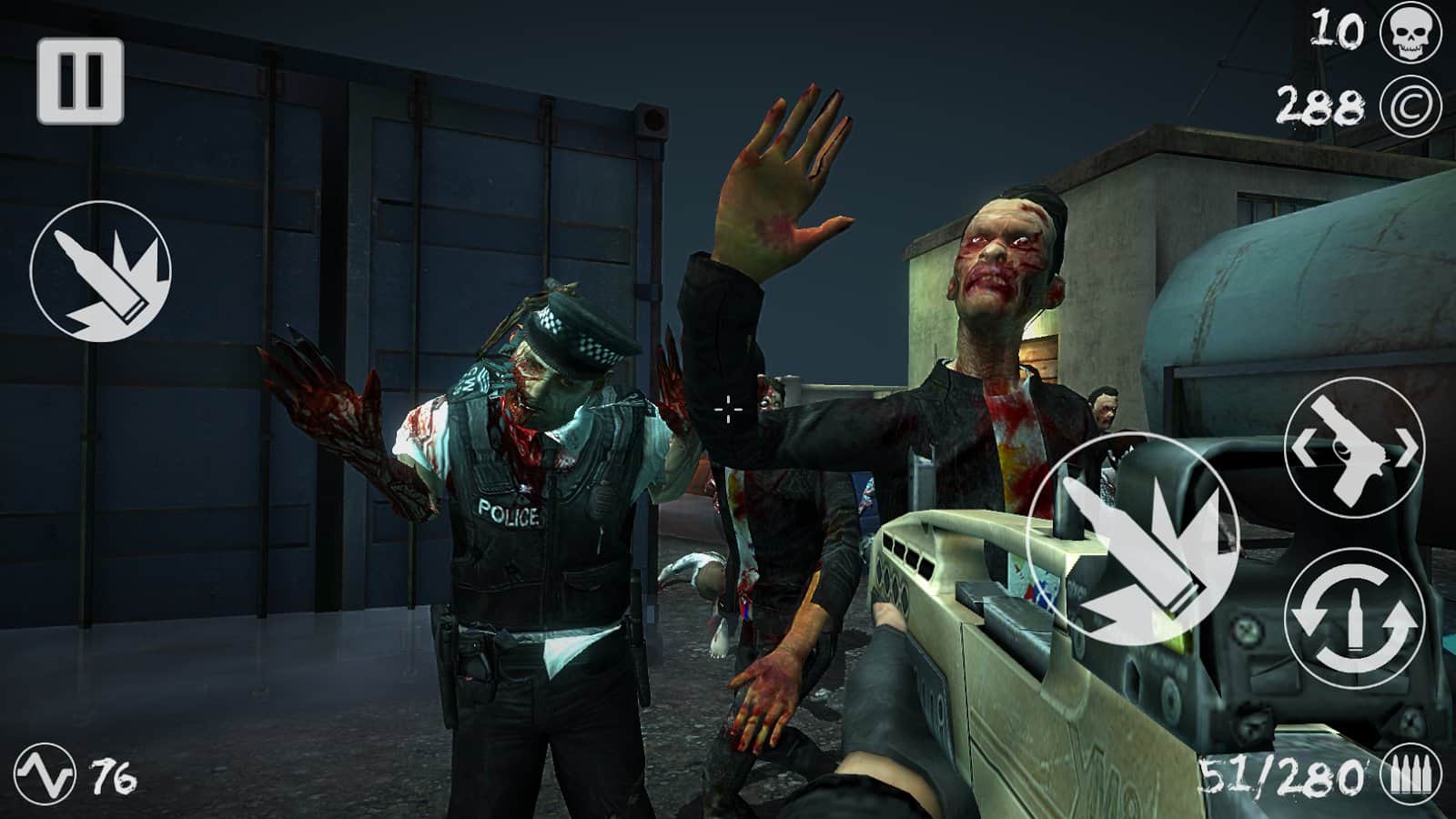Reload the weapon with circular arrows button

[x=1353, y=618]
